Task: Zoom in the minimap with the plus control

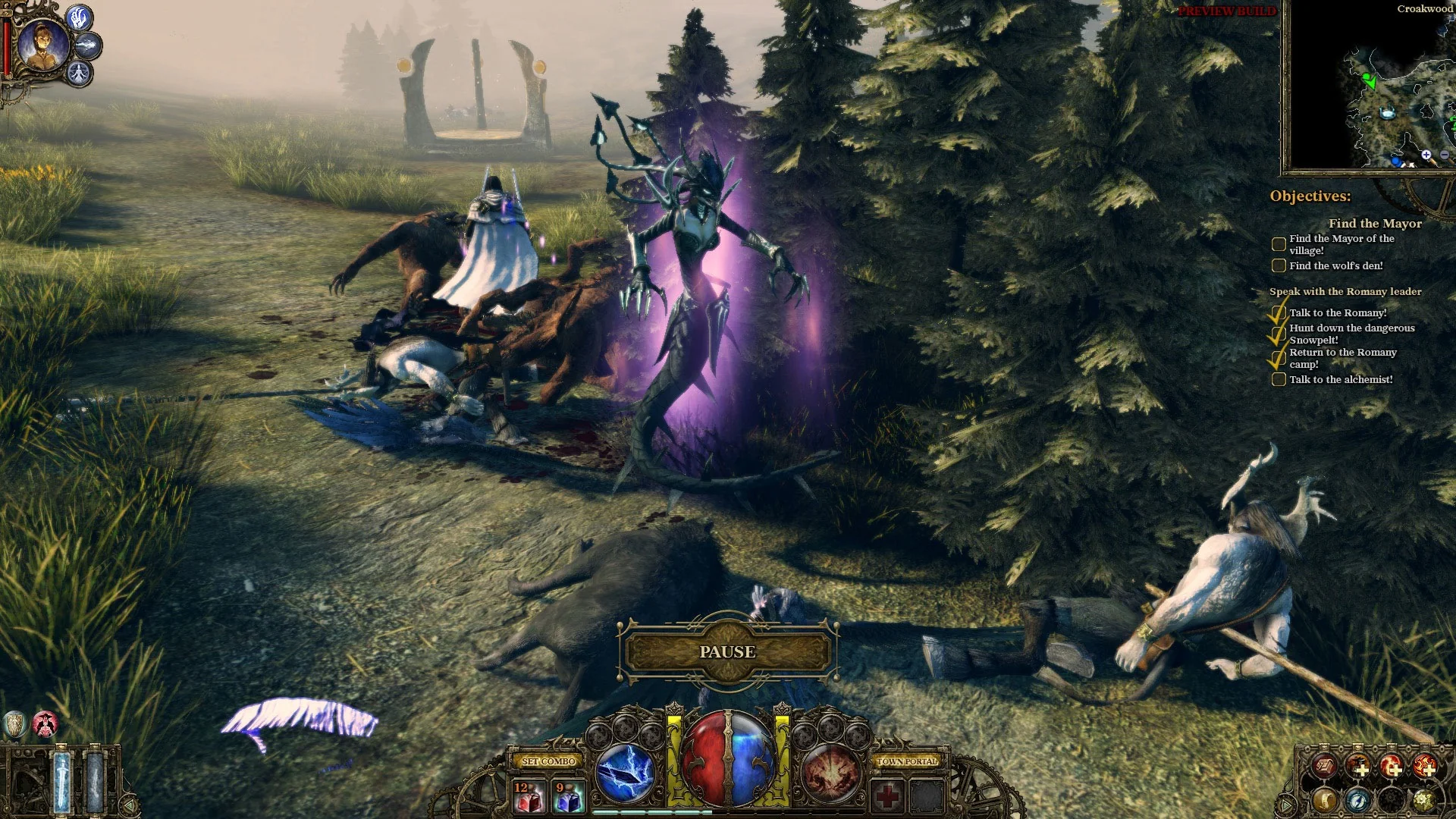Action: tap(1426, 155)
